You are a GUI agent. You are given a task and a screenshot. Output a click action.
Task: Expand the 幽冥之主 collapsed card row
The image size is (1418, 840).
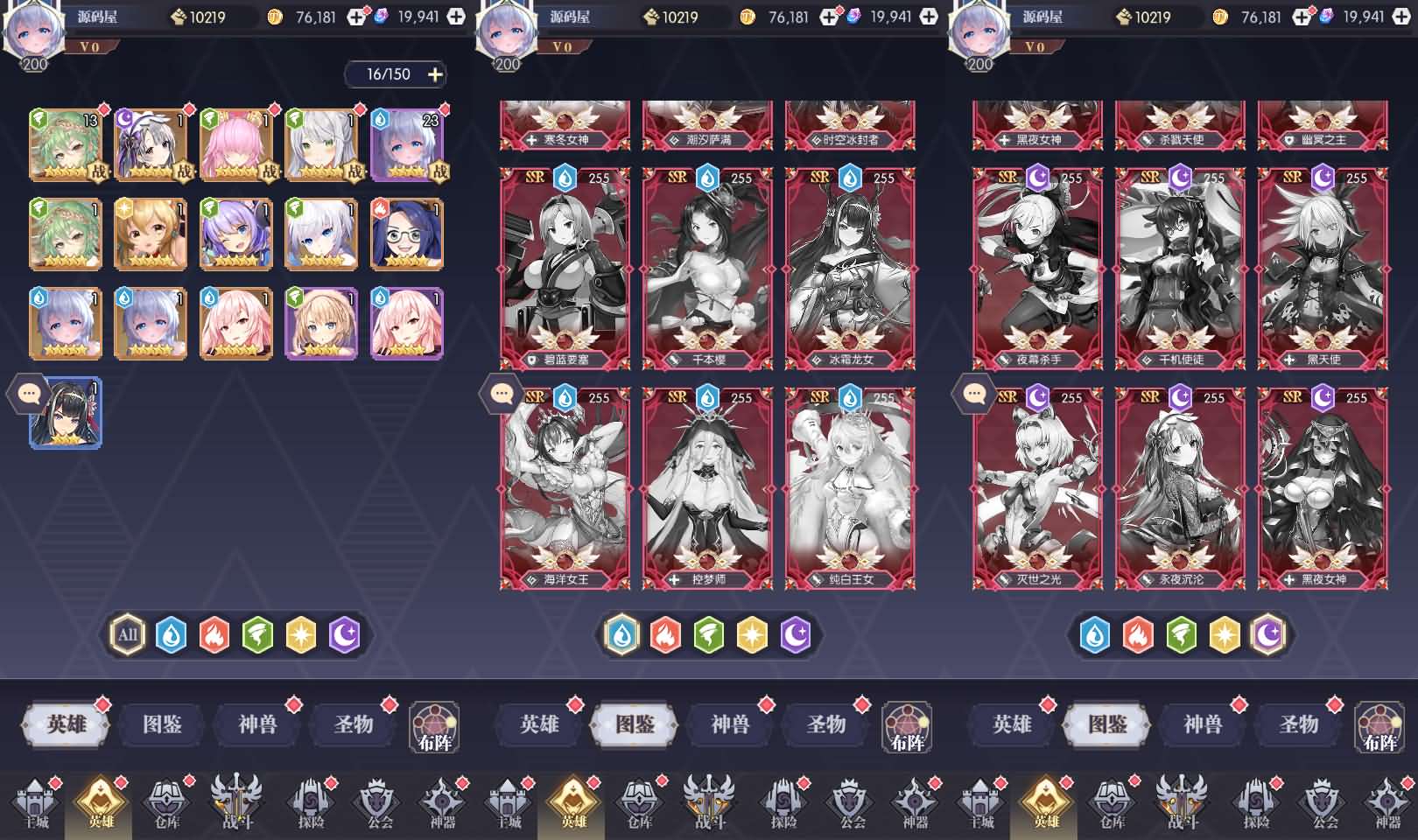coord(1323,125)
